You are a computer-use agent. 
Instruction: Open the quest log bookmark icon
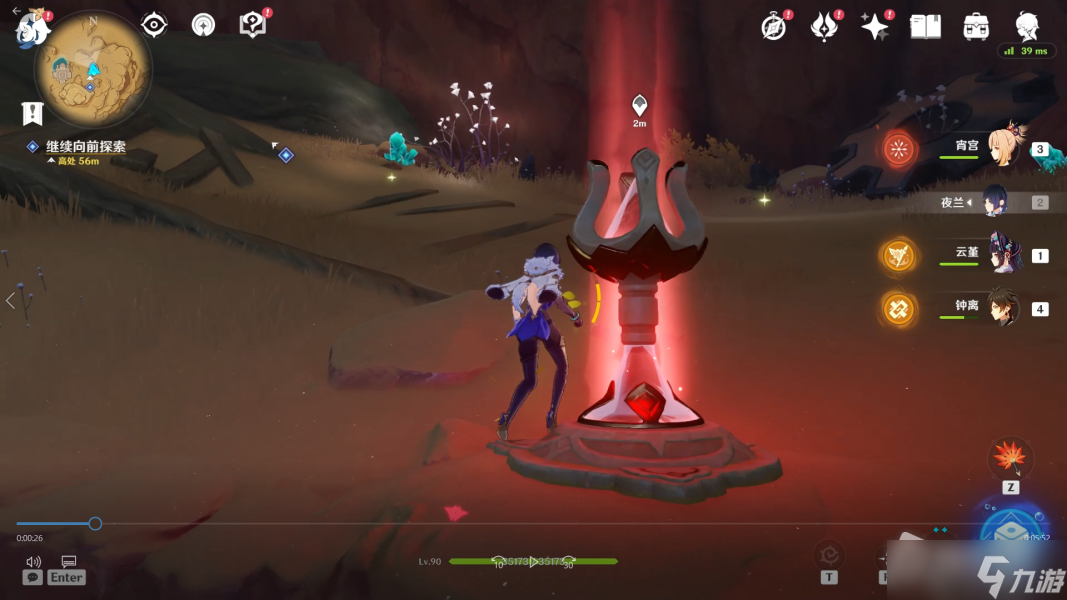coord(32,113)
